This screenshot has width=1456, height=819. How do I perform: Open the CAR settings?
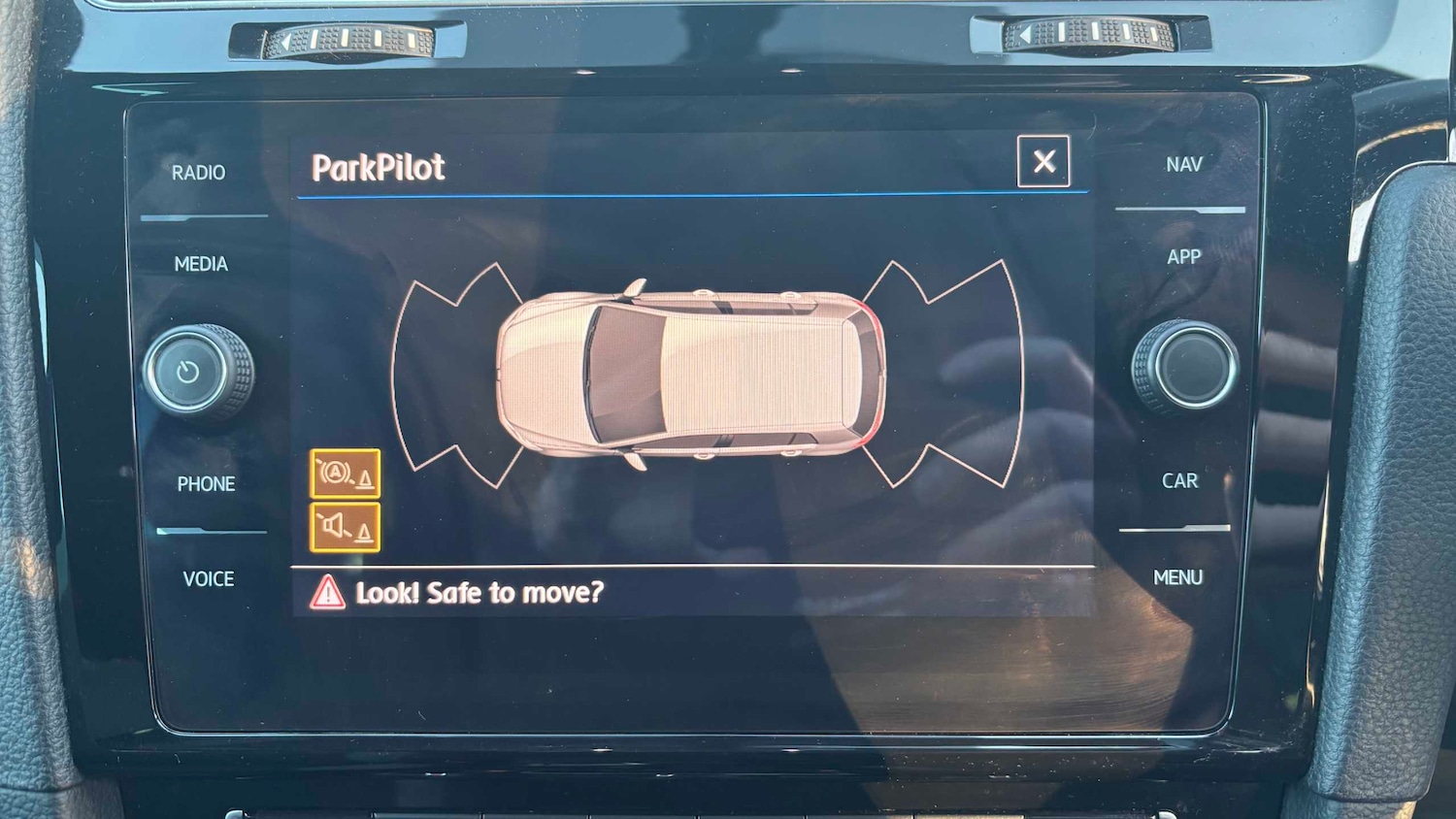point(1179,481)
